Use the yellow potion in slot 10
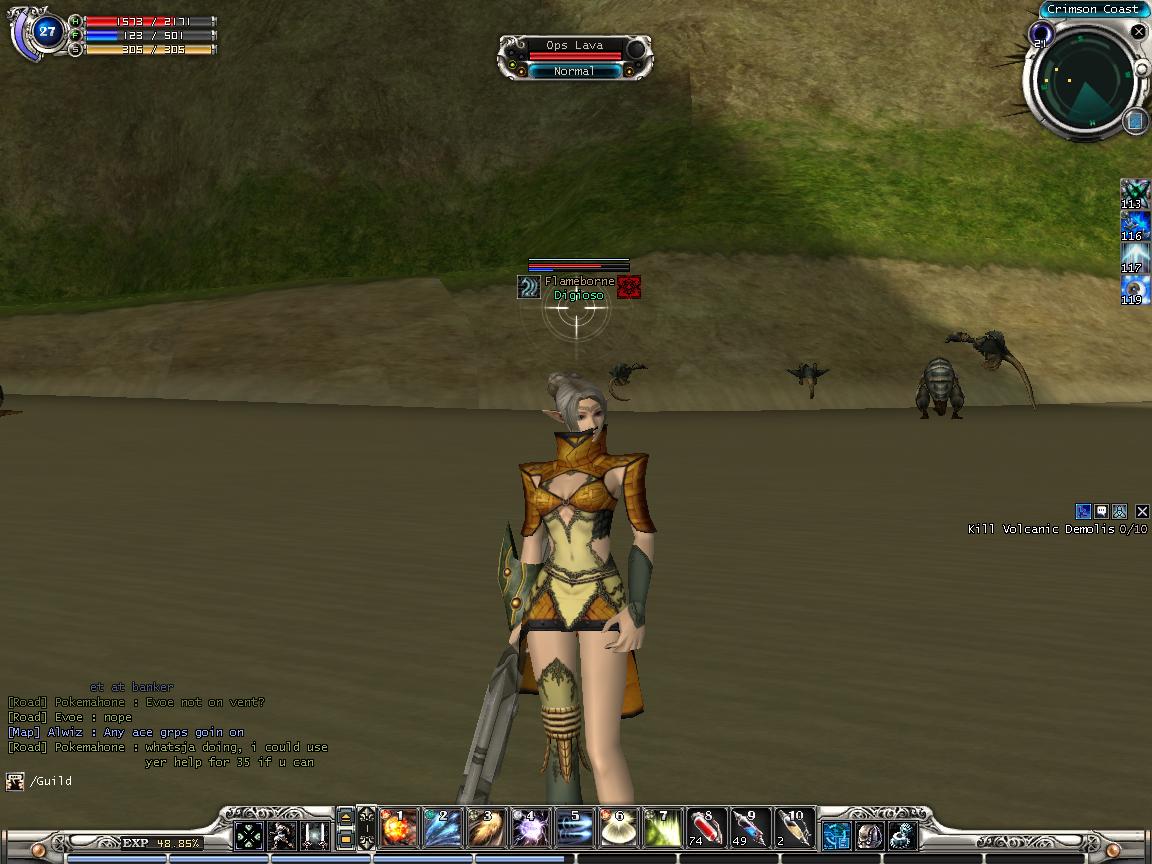1152x864 pixels. [794, 829]
